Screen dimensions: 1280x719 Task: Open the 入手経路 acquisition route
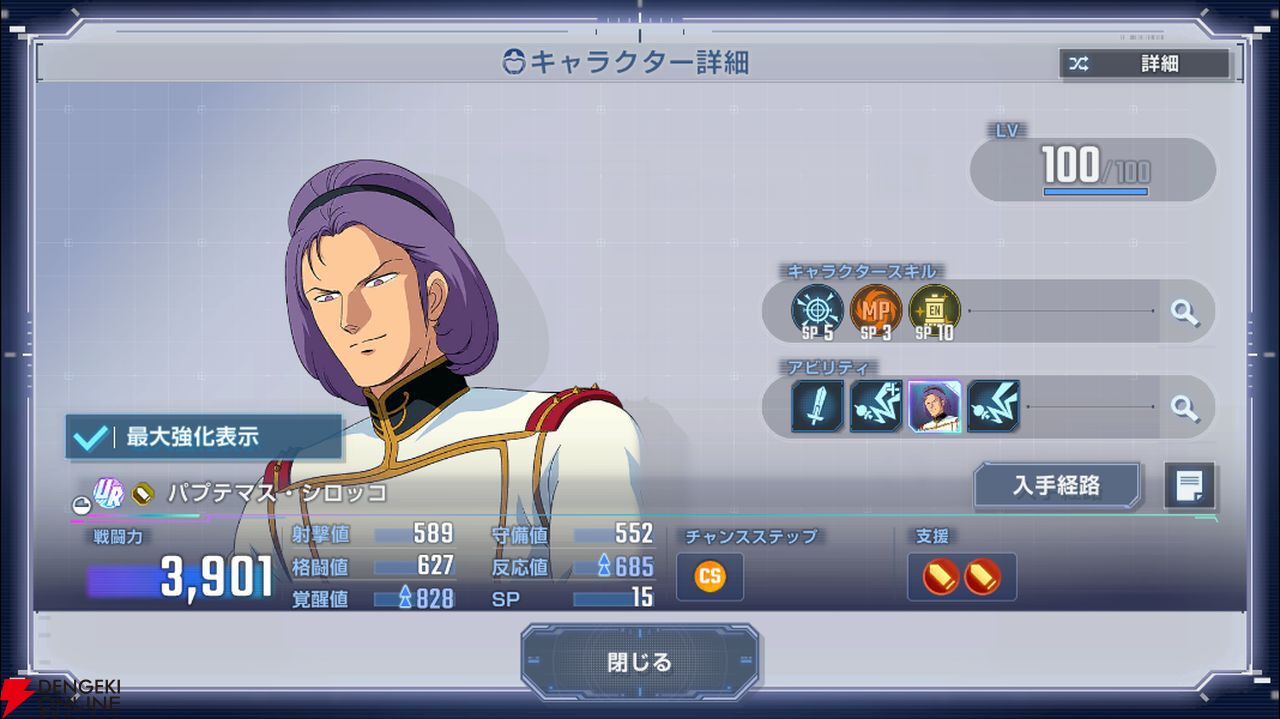coord(1056,485)
